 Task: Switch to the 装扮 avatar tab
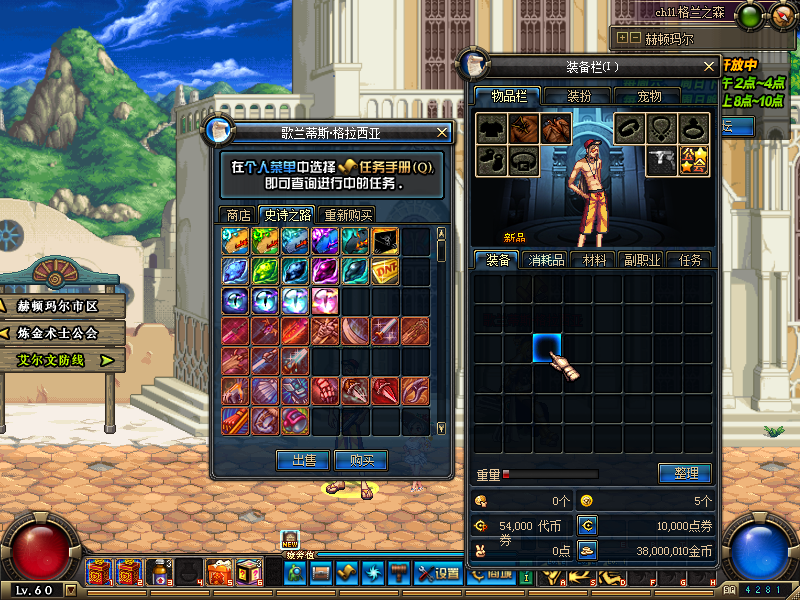click(x=579, y=97)
